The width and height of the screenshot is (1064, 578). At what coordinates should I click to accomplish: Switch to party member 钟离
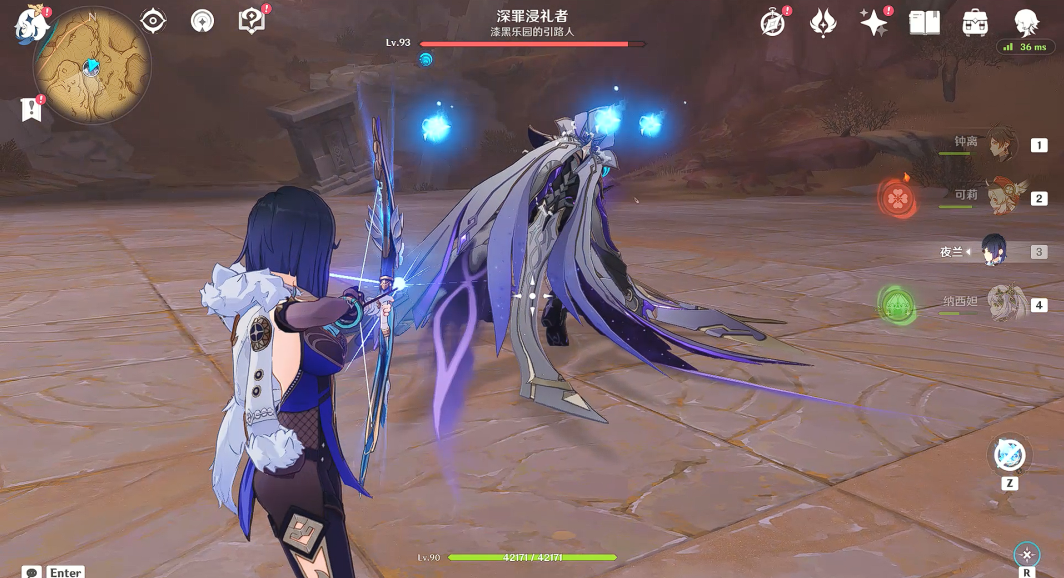tap(1000, 146)
